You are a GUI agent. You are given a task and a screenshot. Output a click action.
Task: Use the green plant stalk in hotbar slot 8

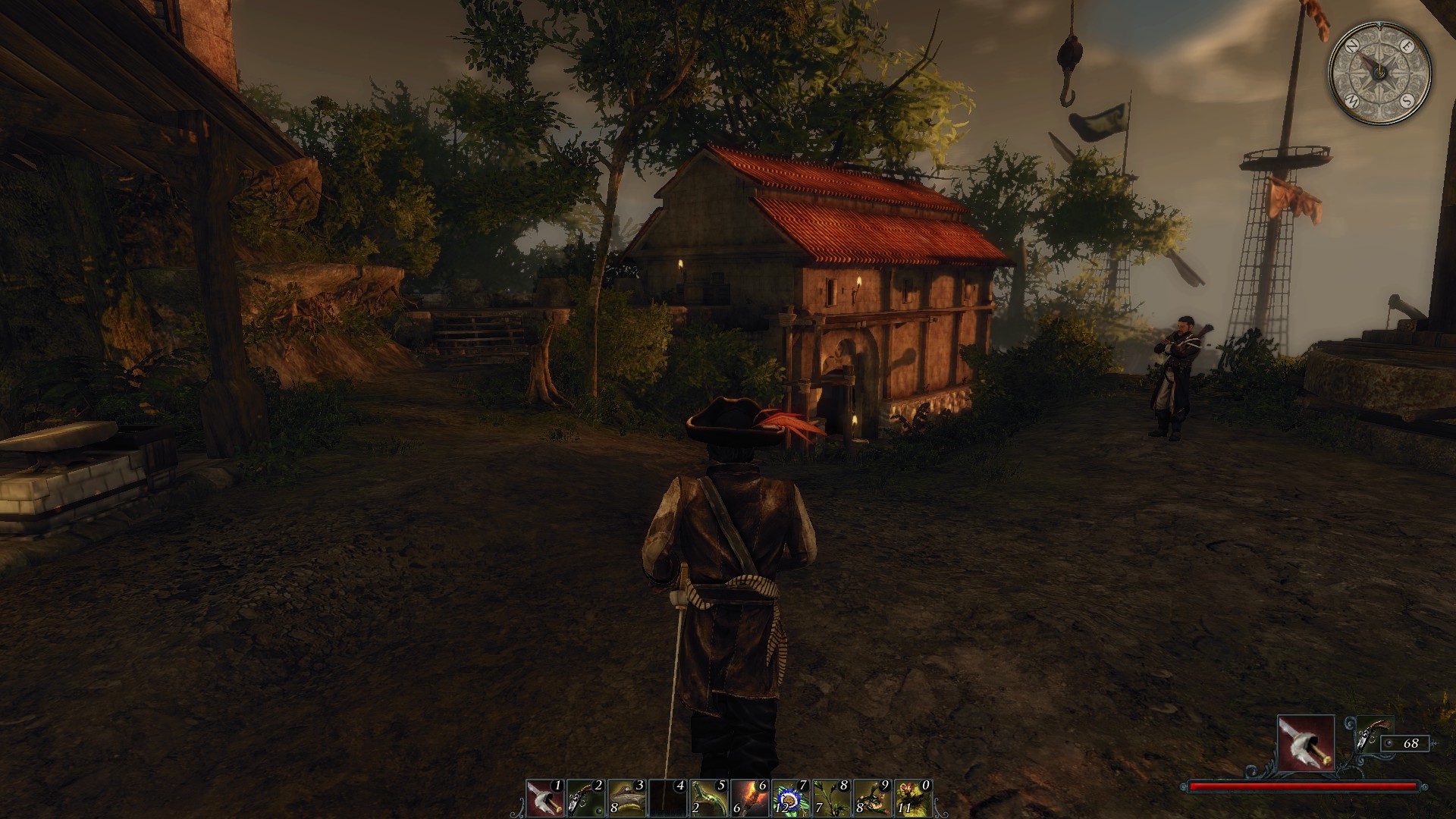(x=832, y=798)
